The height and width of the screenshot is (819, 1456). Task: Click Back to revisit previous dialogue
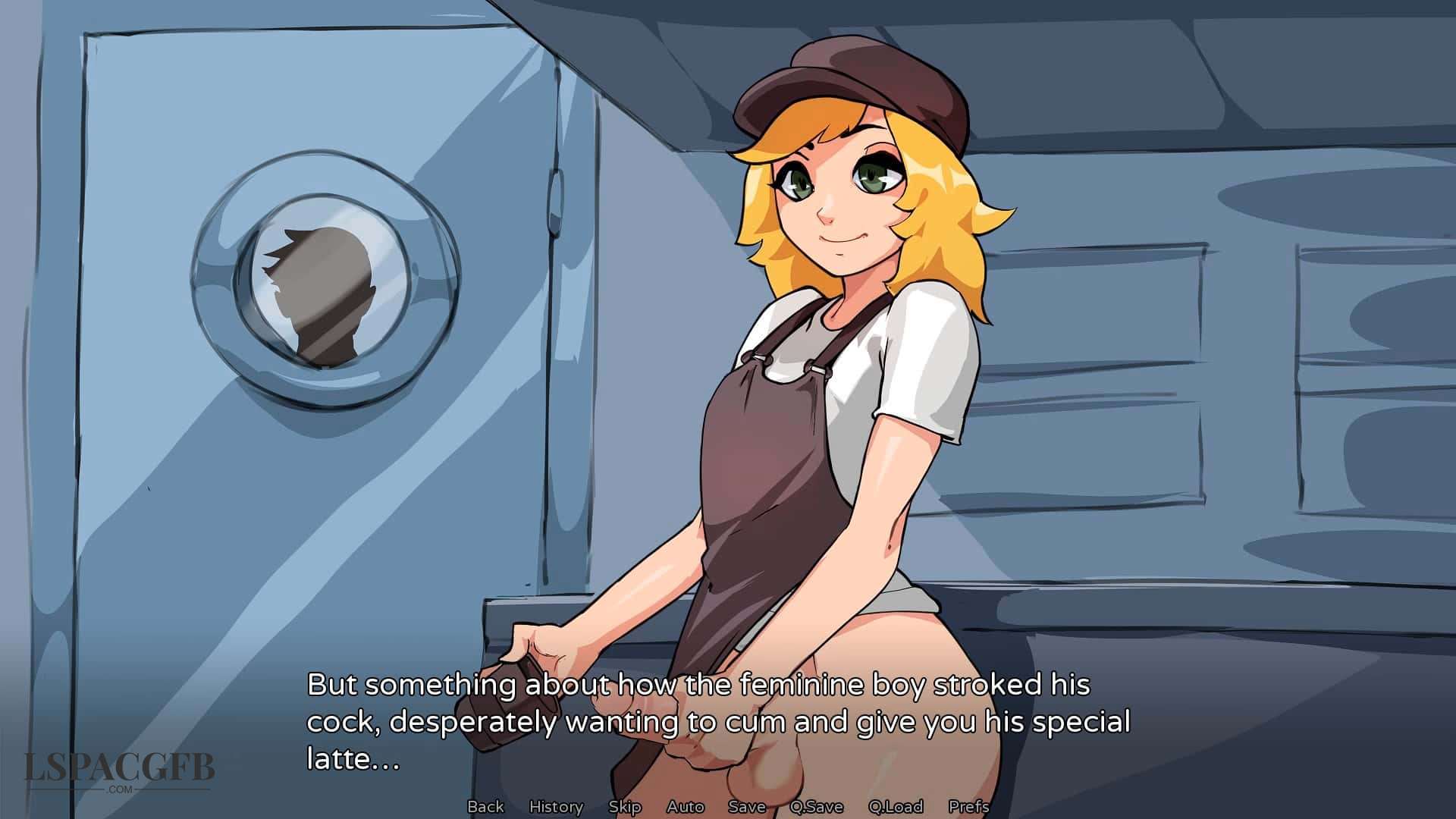click(486, 807)
